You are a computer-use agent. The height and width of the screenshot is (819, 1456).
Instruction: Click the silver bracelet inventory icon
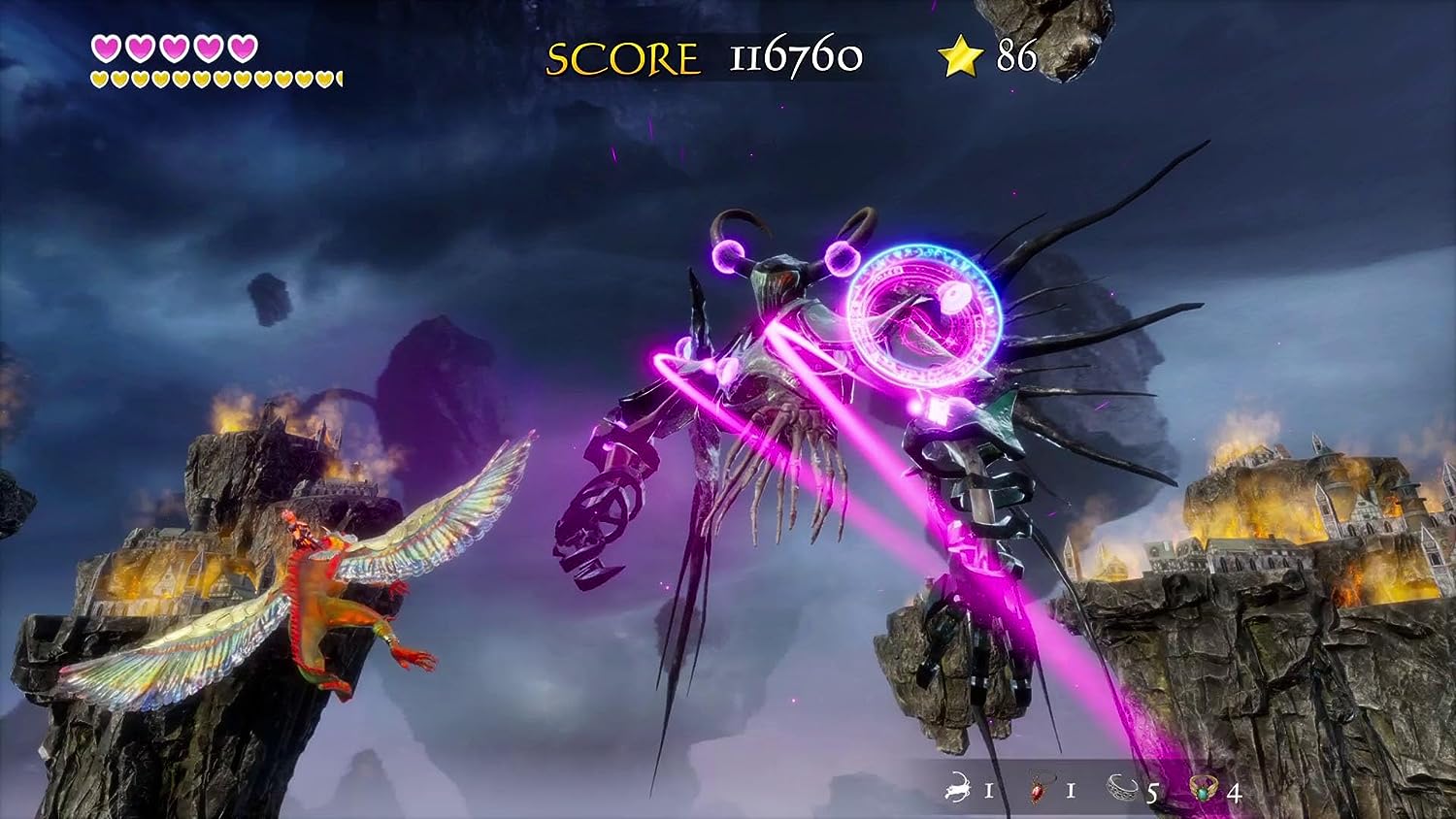[1124, 788]
